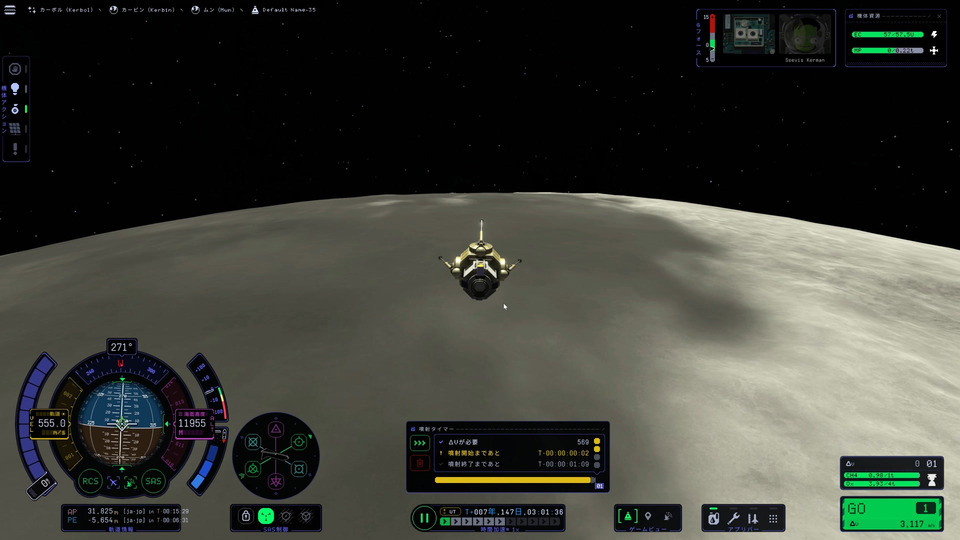Click the SAS lock icon

tap(245, 516)
